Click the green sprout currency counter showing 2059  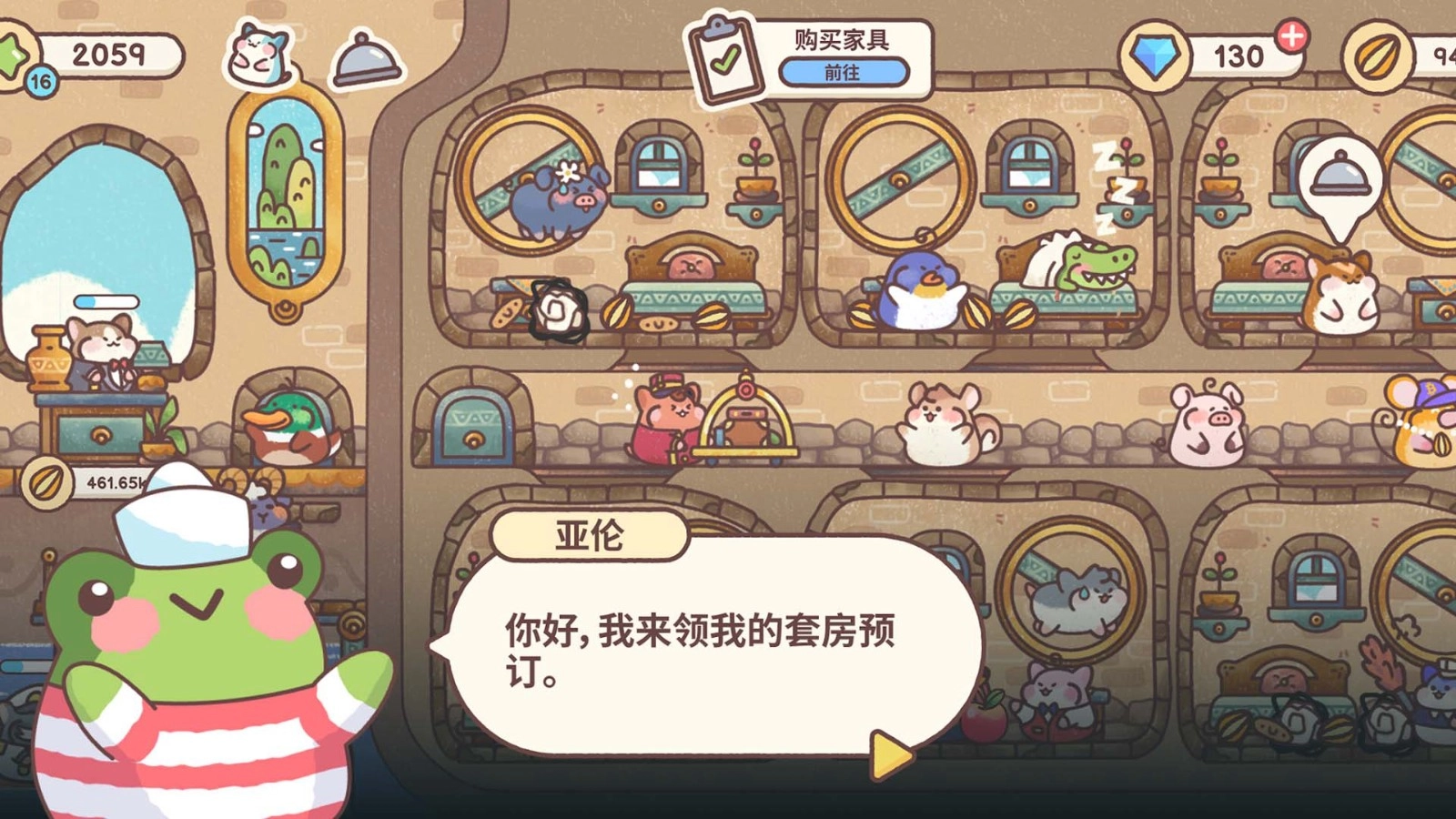click(x=109, y=53)
